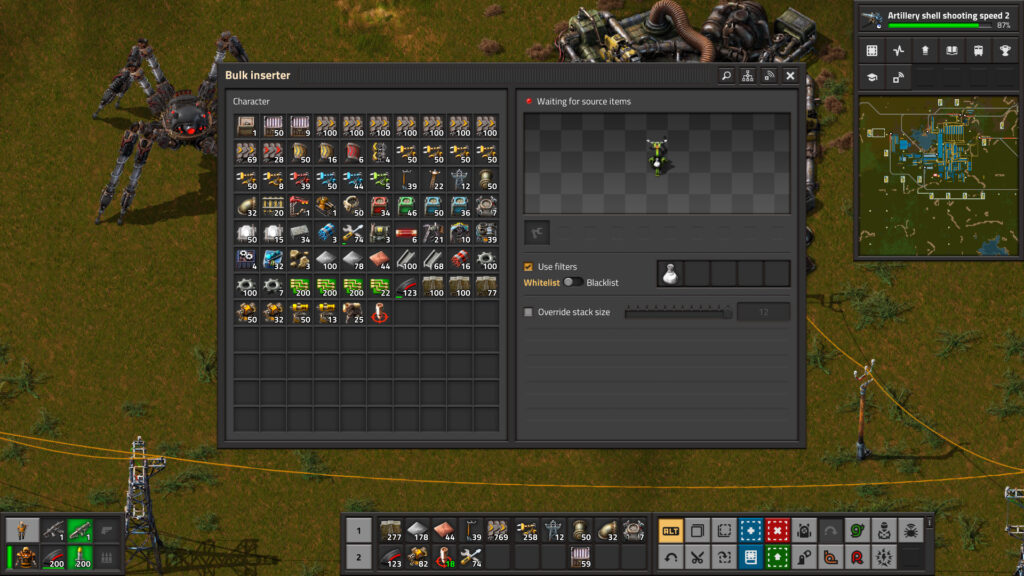This screenshot has height=576, width=1024.
Task: Open the tips and tricks graduation cap
Action: pyautogui.click(x=872, y=77)
